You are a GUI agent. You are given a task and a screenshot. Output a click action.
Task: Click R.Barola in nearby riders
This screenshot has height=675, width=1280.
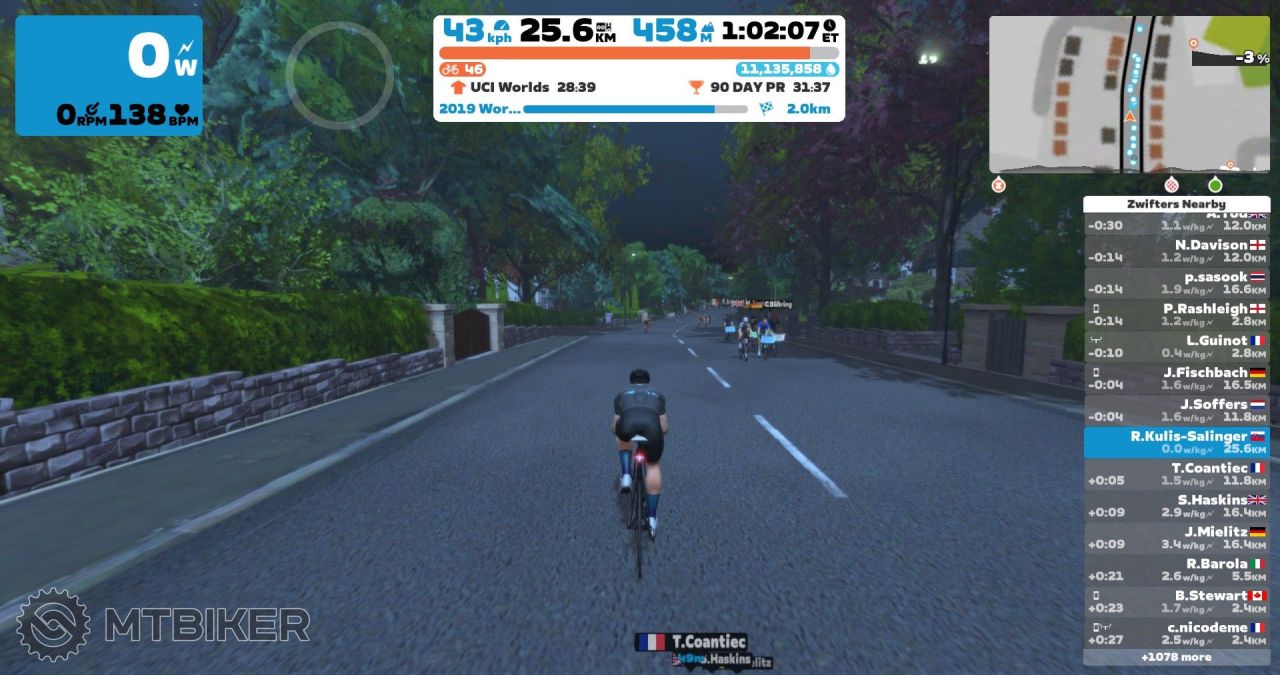(x=1176, y=570)
